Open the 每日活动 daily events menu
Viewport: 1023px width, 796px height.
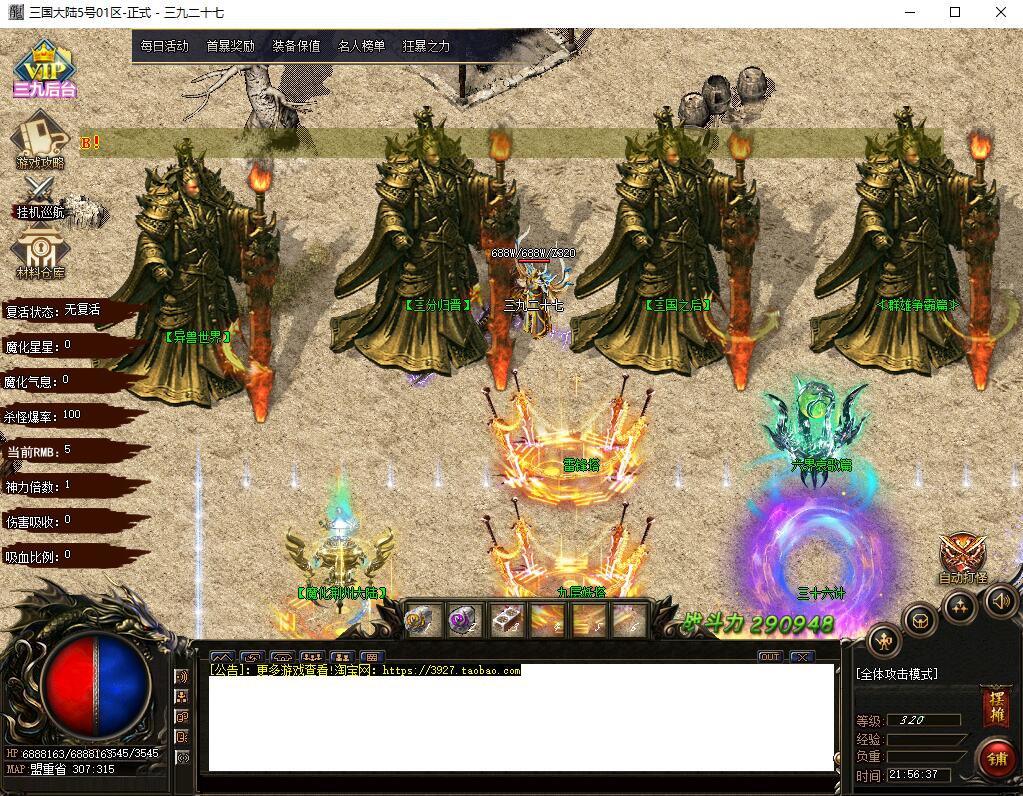pyautogui.click(x=164, y=46)
